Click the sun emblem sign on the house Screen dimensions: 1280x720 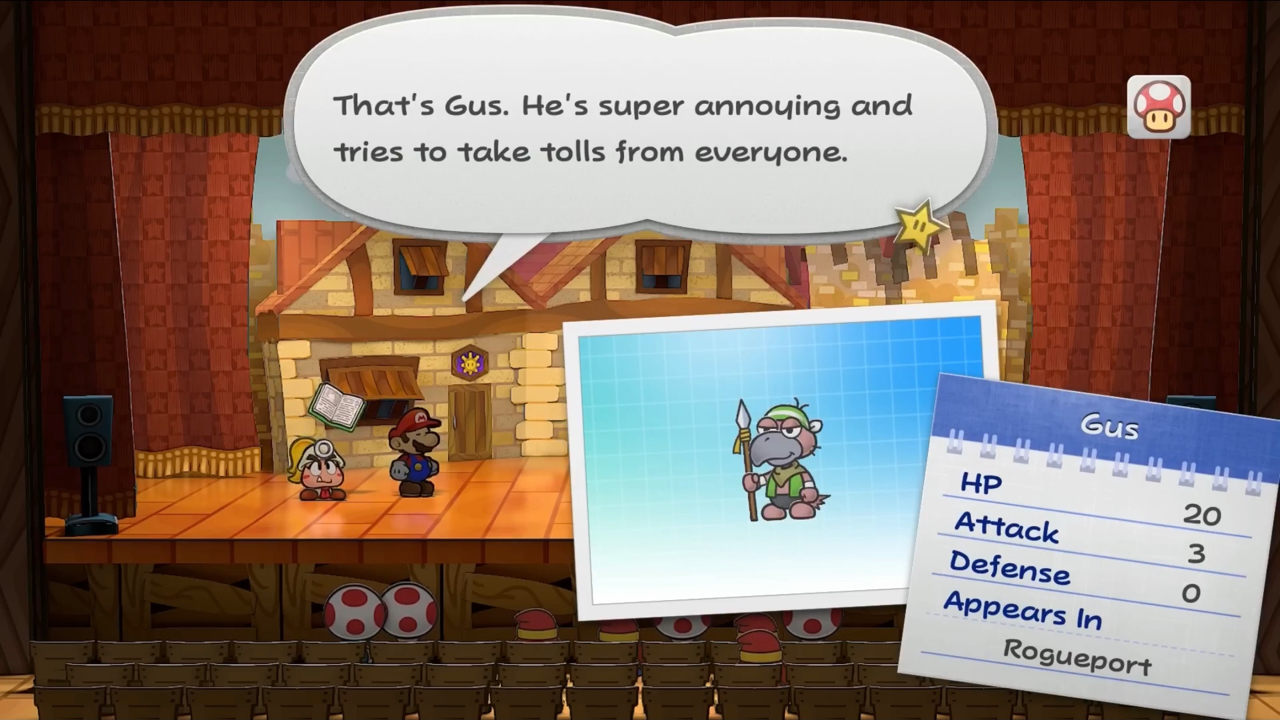point(470,363)
